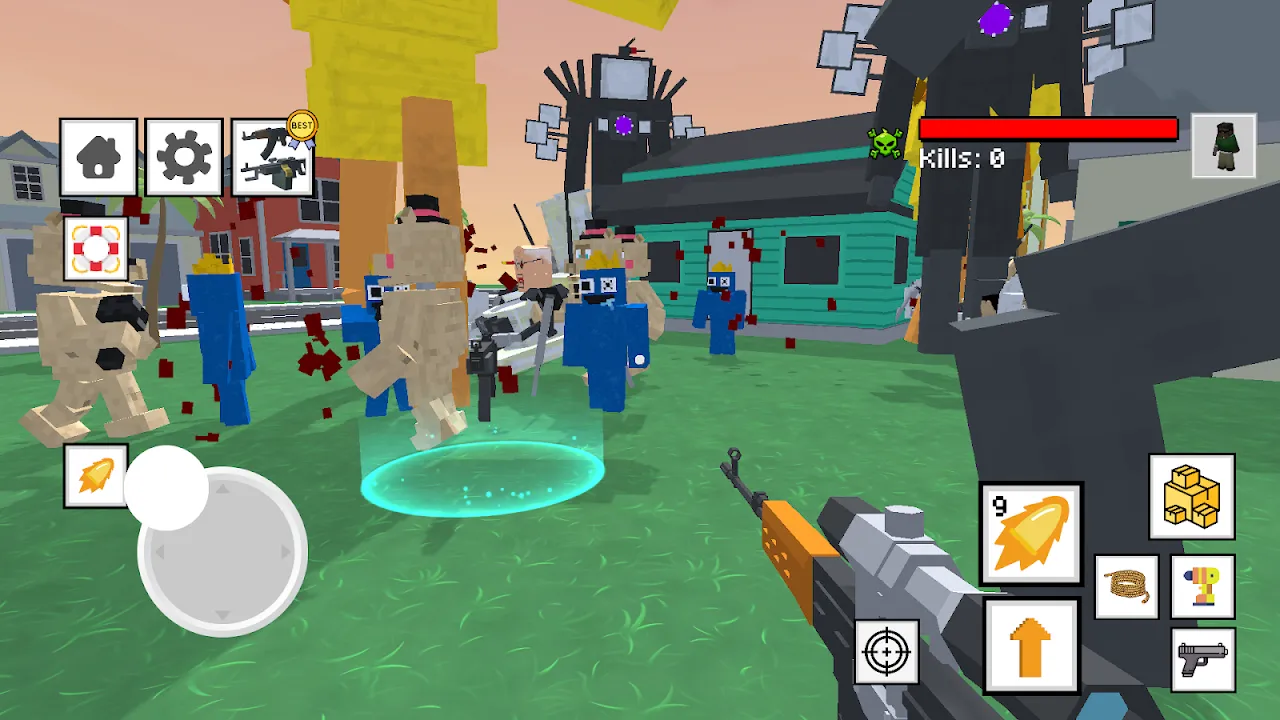Screen dimensions: 1280x720
Task: Toggle aim with the crosshair button
Action: pos(886,652)
